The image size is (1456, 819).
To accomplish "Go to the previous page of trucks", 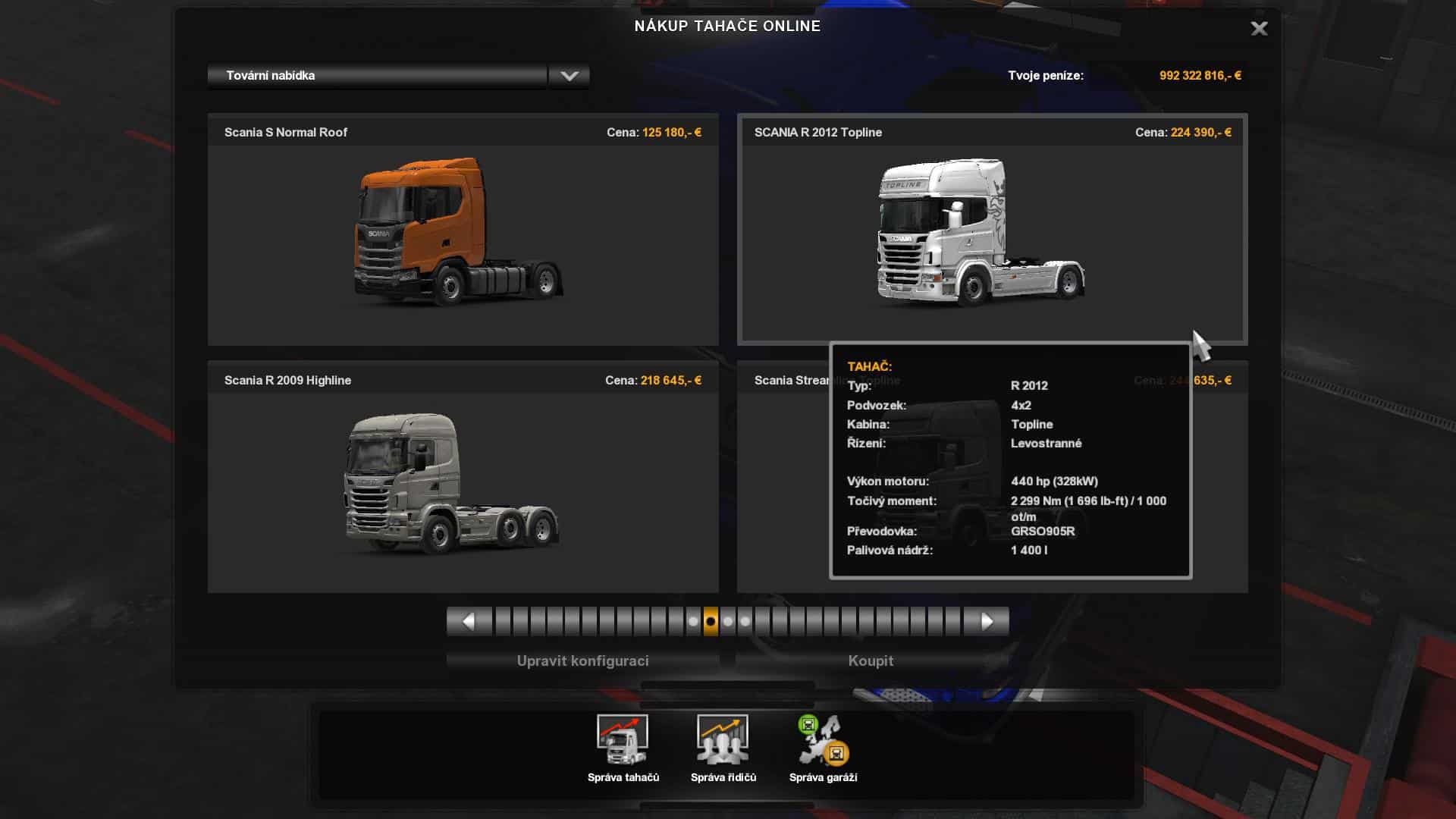I will pos(469,622).
